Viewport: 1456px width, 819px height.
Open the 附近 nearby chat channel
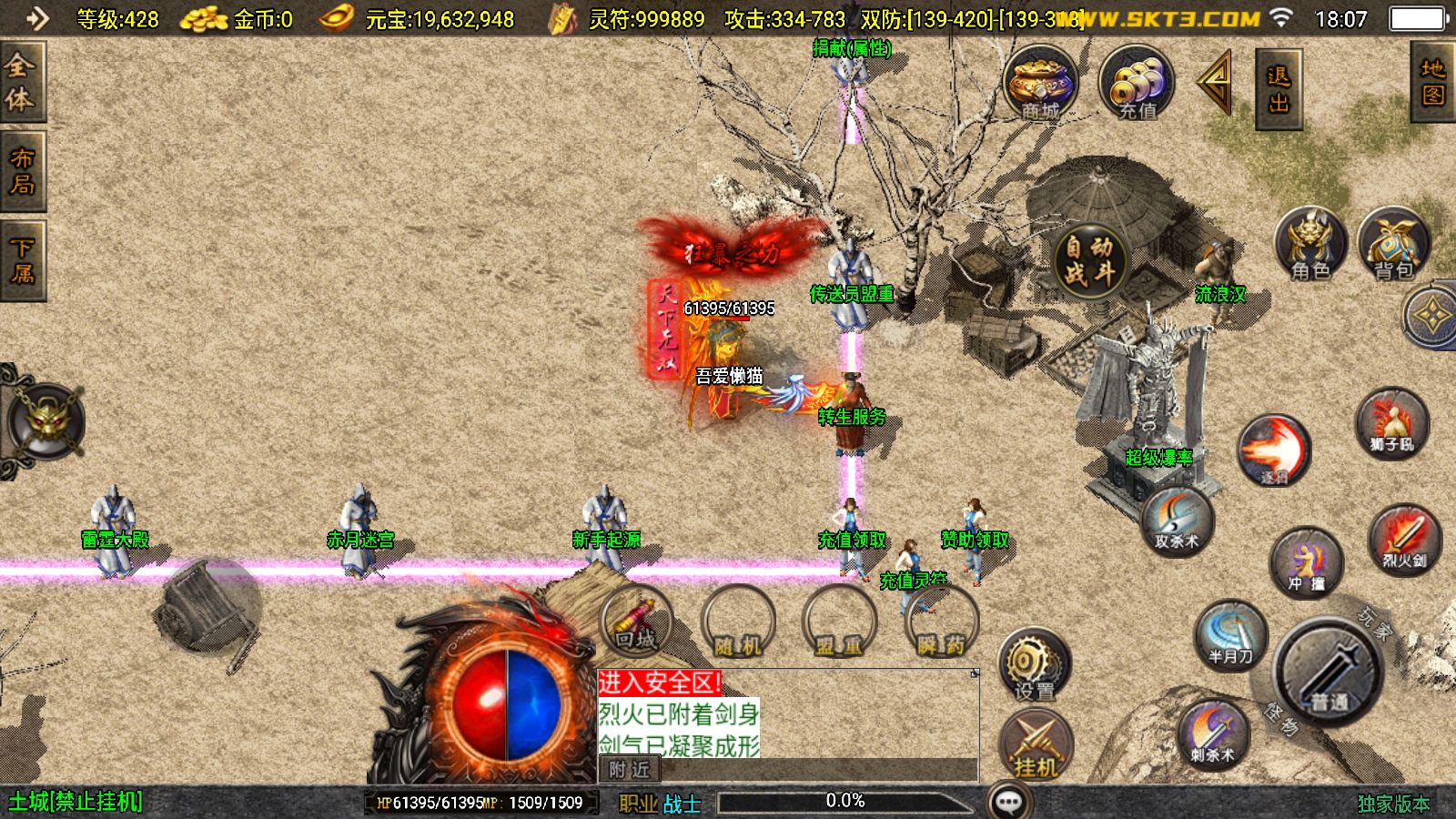tap(629, 770)
